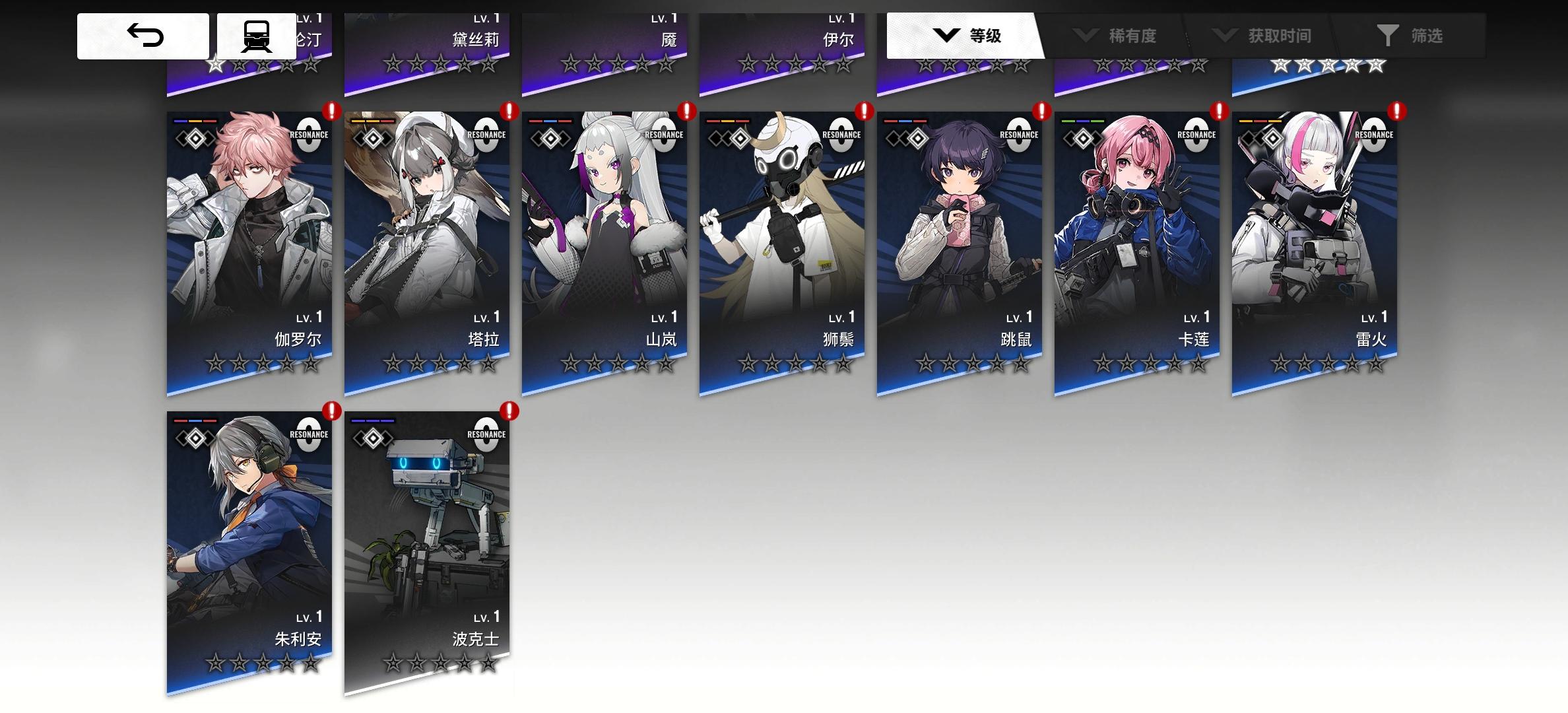Click the 筛选 filter button

[1419, 36]
